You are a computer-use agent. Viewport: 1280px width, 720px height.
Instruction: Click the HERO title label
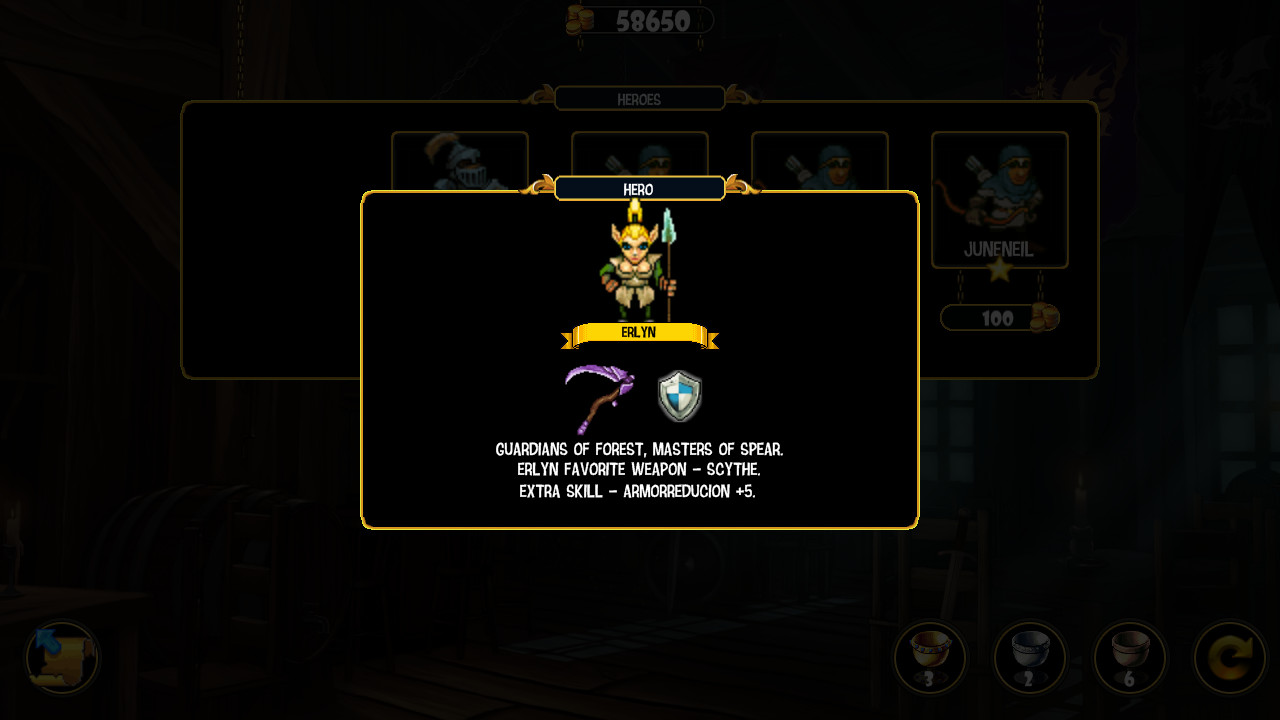pos(639,189)
